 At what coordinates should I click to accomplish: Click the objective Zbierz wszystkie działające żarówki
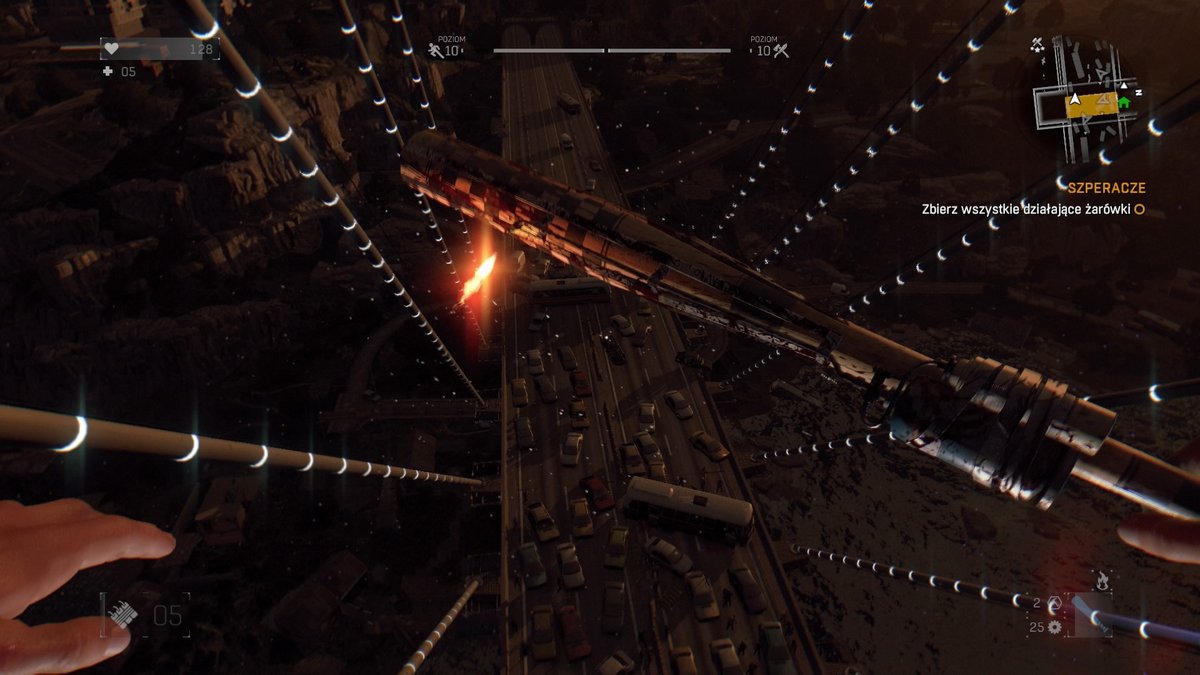pyautogui.click(x=1027, y=210)
